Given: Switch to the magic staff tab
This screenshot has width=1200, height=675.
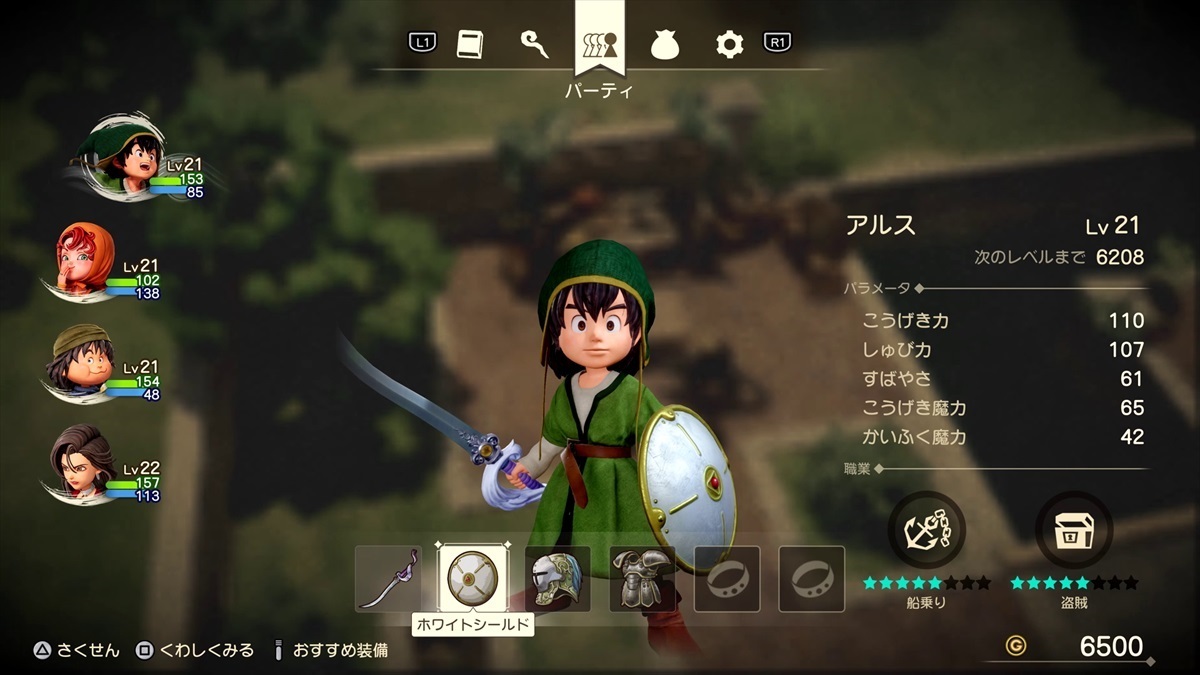Looking at the screenshot, I should (534, 44).
